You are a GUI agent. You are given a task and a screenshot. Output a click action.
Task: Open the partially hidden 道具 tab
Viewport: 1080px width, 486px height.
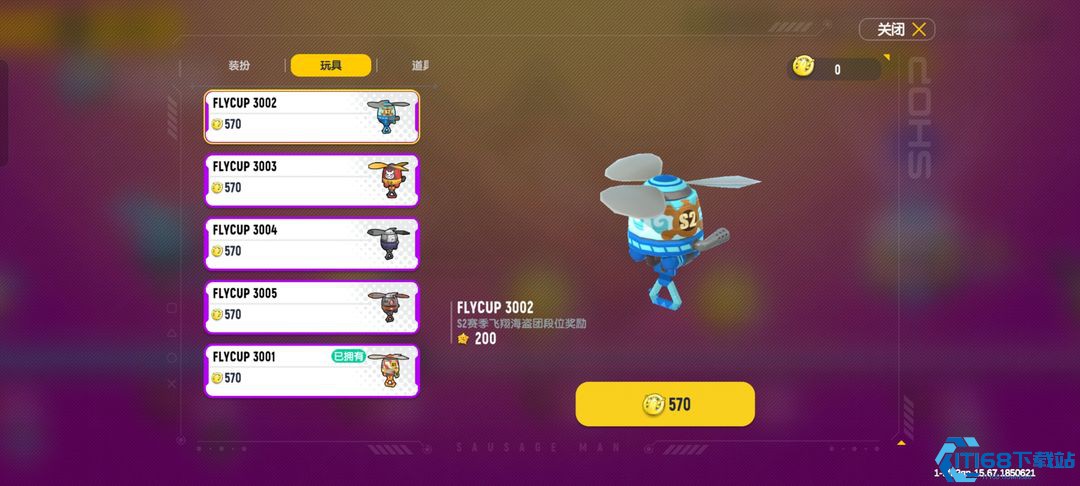click(420, 66)
